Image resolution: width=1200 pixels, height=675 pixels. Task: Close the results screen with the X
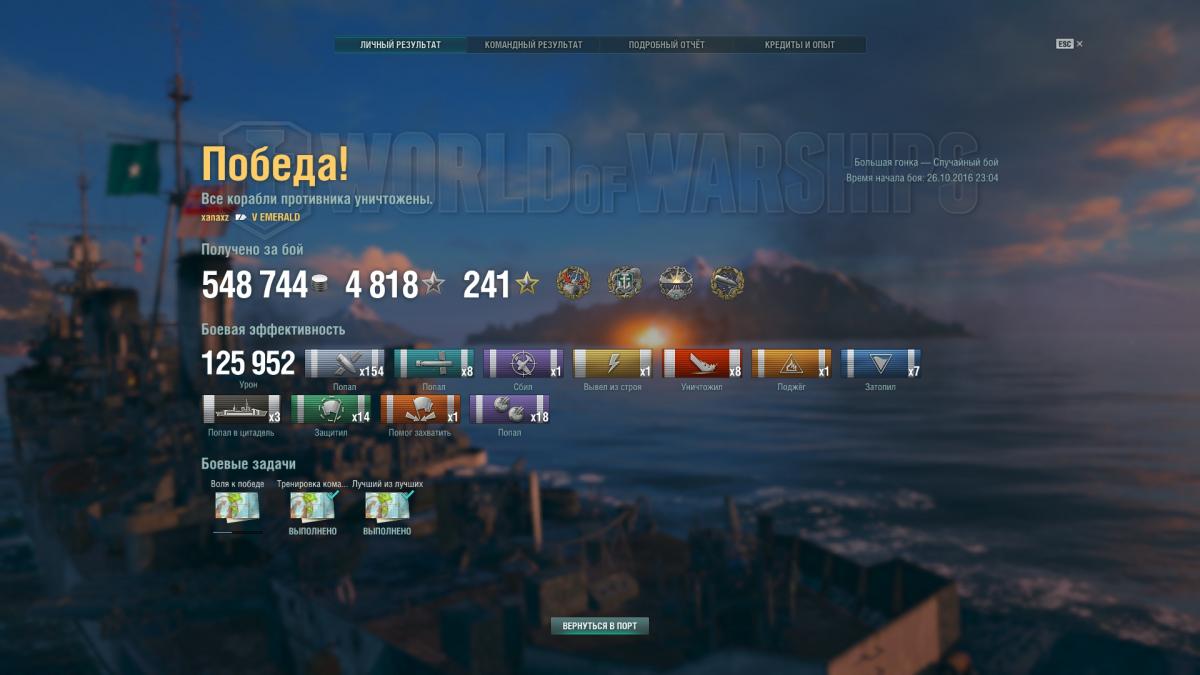coord(1080,44)
